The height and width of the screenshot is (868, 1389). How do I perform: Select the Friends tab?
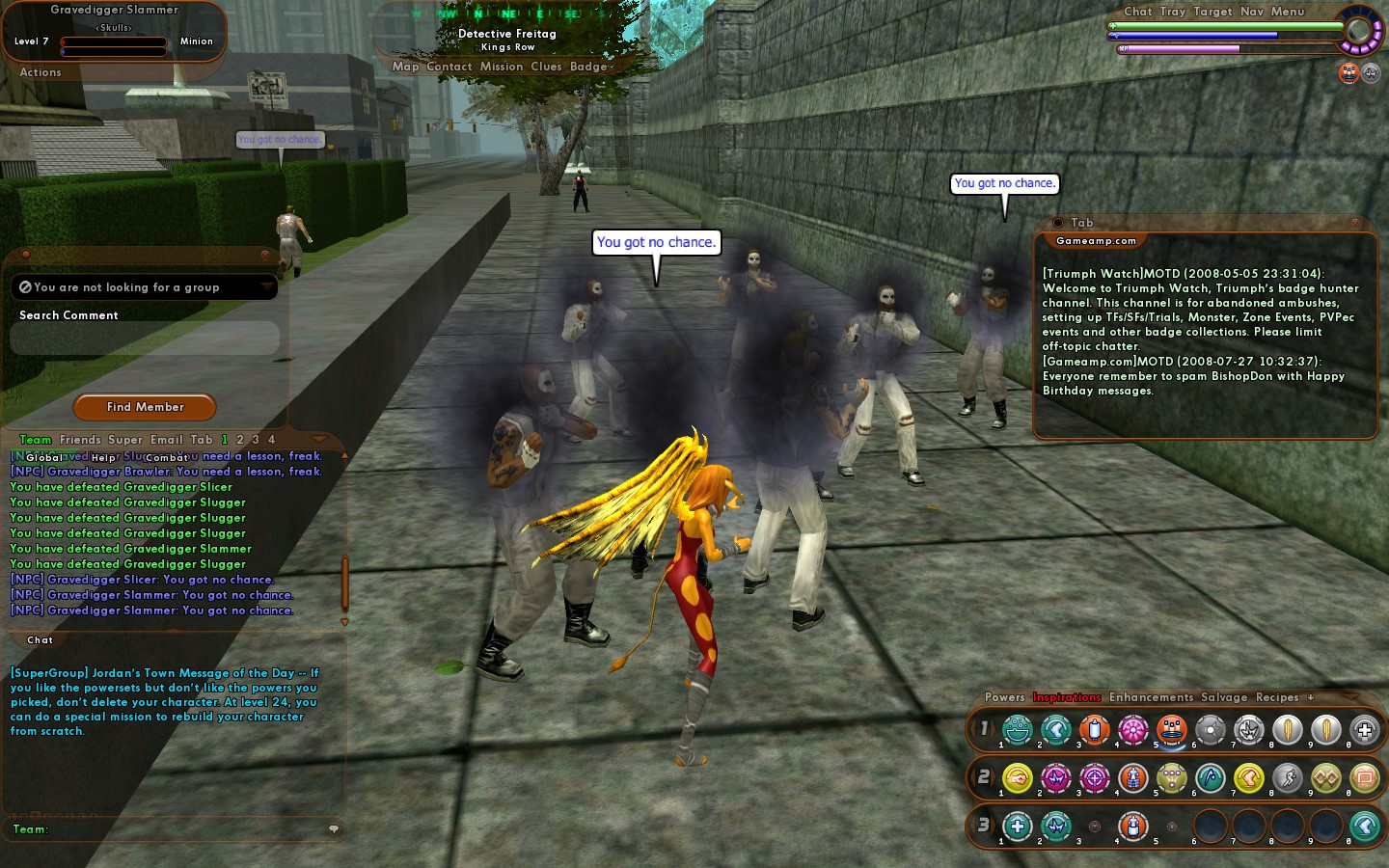pos(80,440)
